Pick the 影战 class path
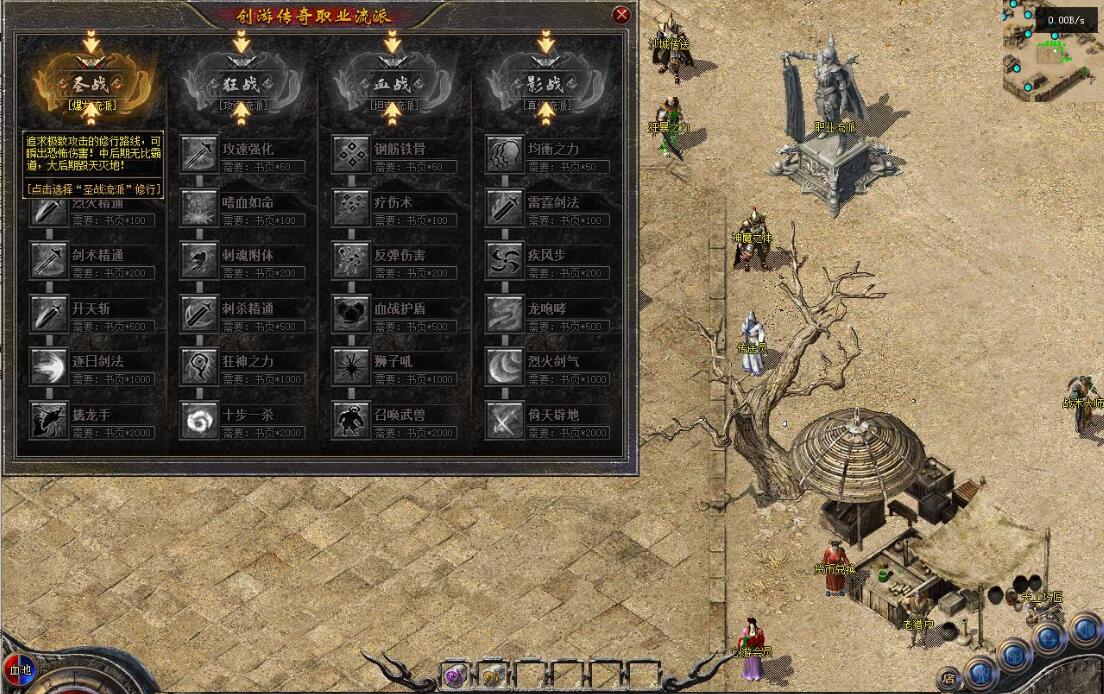This screenshot has width=1104, height=694. [545, 84]
